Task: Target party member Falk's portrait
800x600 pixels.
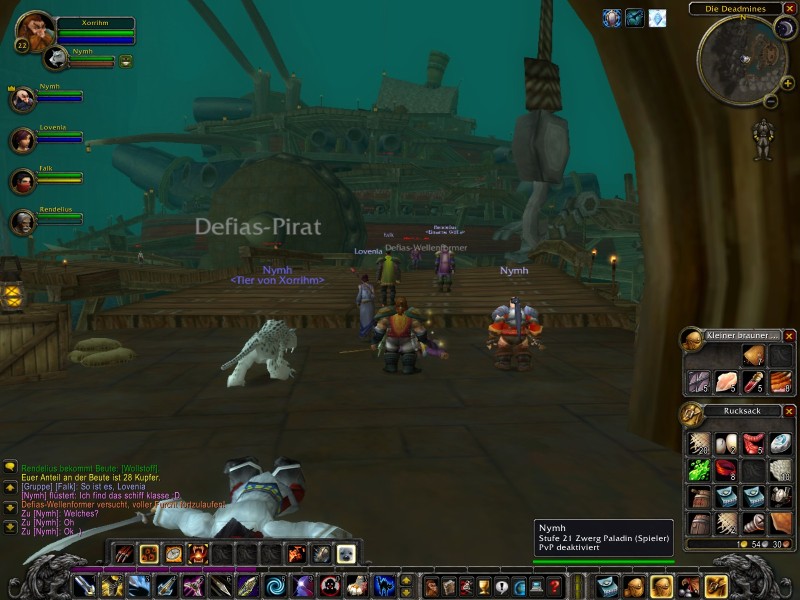Action: (23, 181)
